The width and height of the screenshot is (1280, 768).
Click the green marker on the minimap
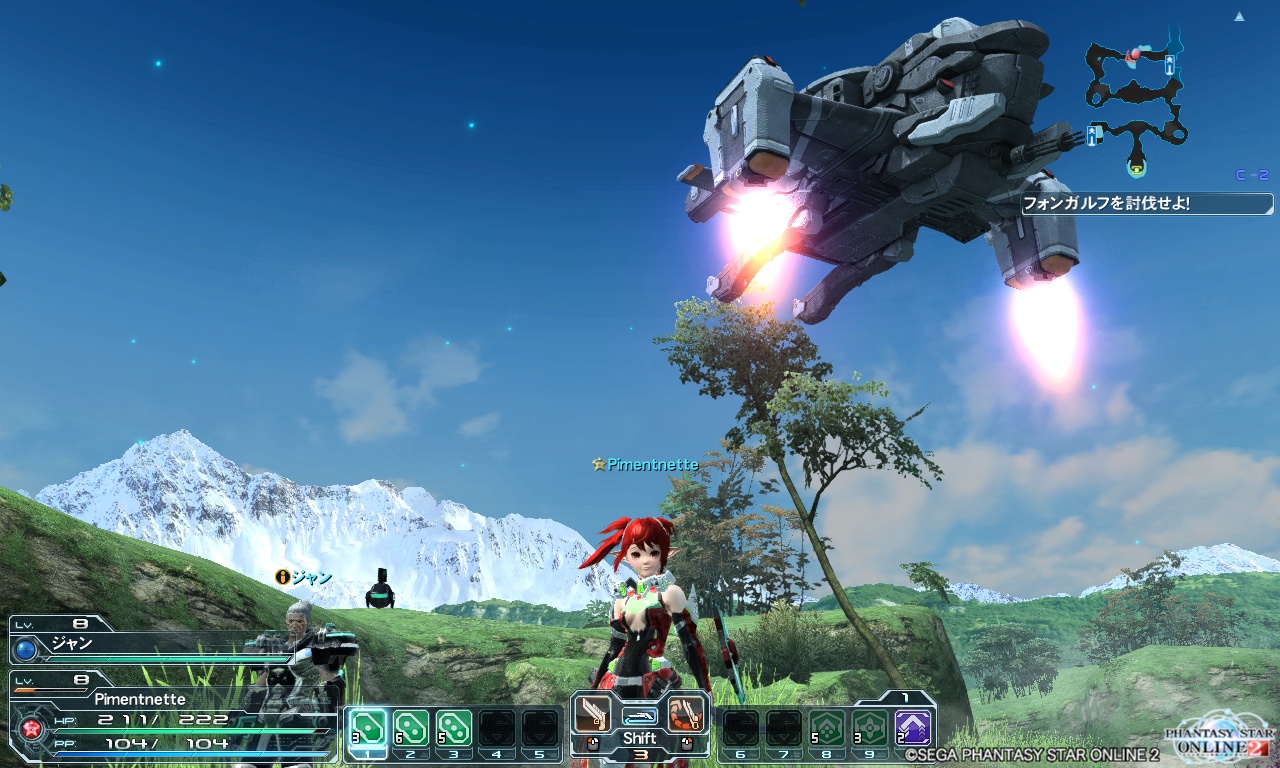1138,163
